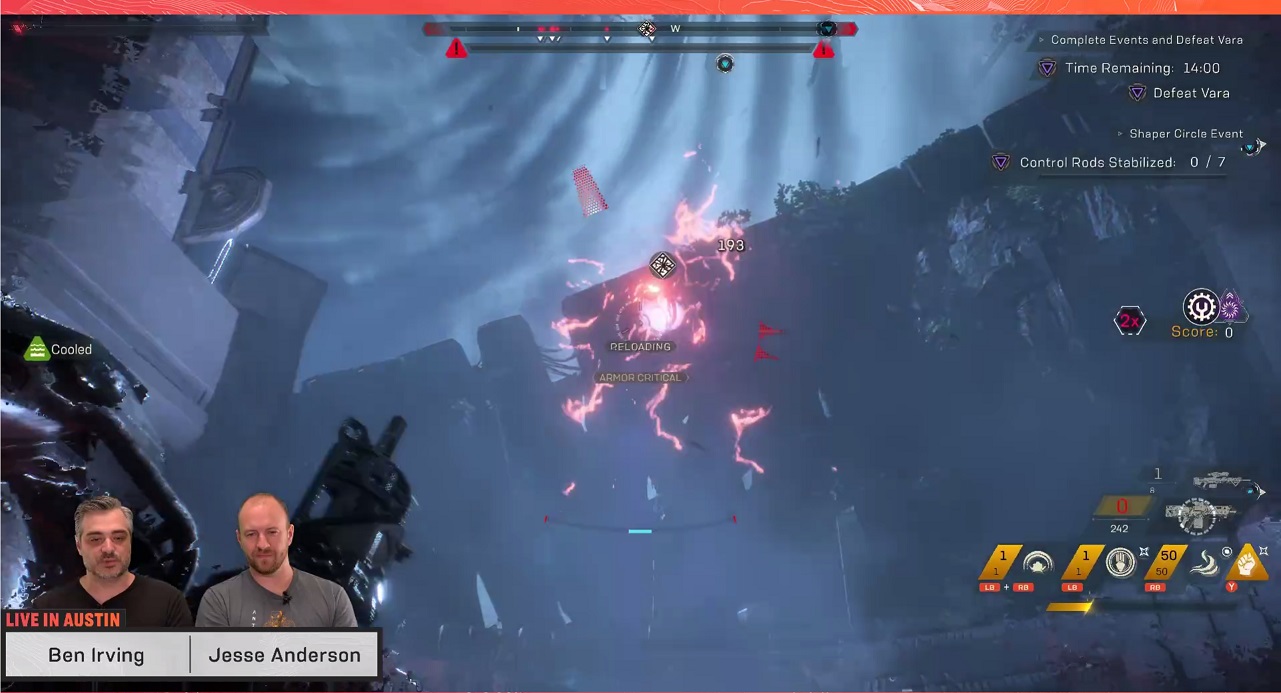Activate the hand-in-circle gear ability

[x=1121, y=563]
